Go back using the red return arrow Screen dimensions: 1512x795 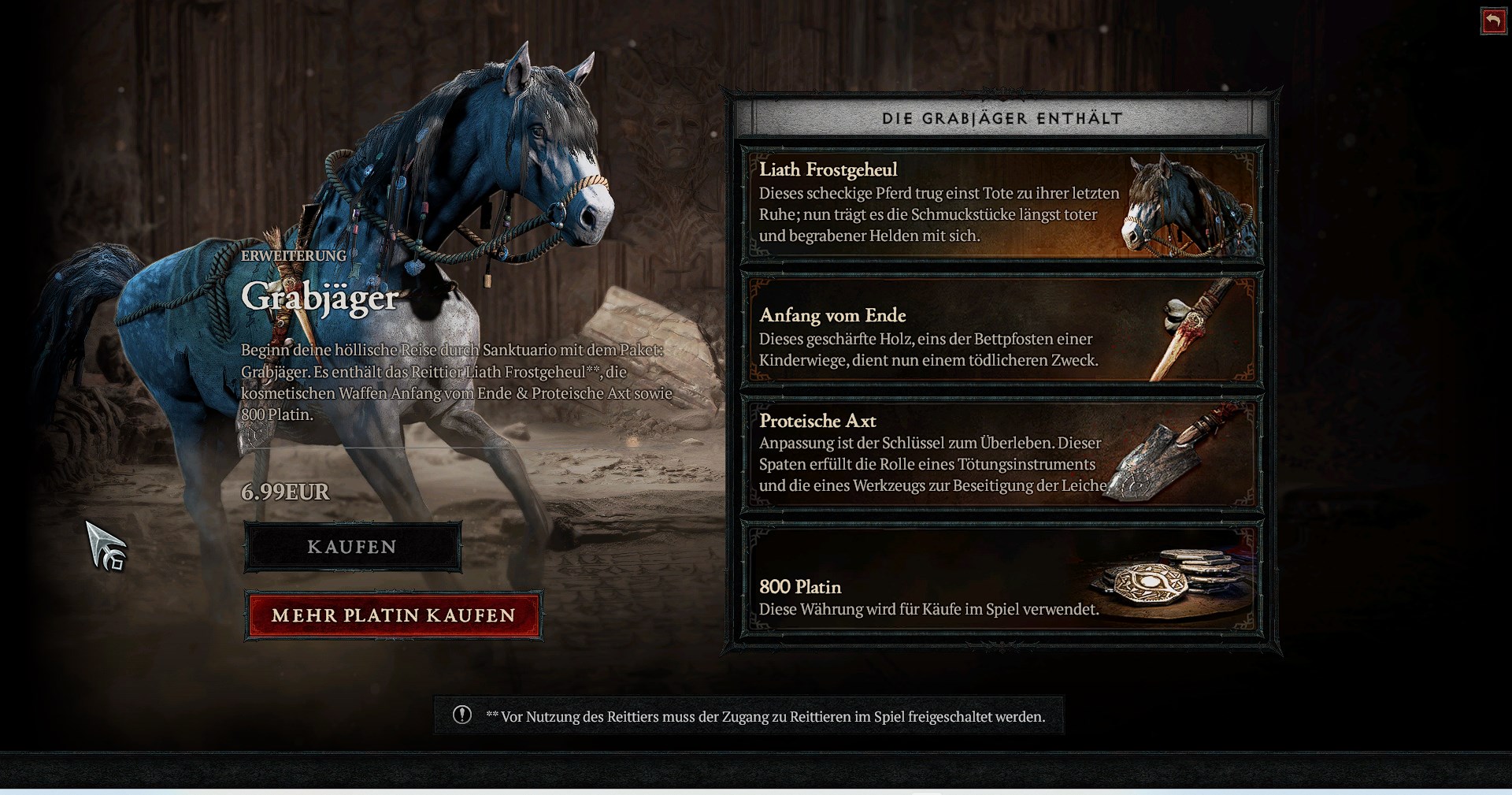coord(1493,21)
